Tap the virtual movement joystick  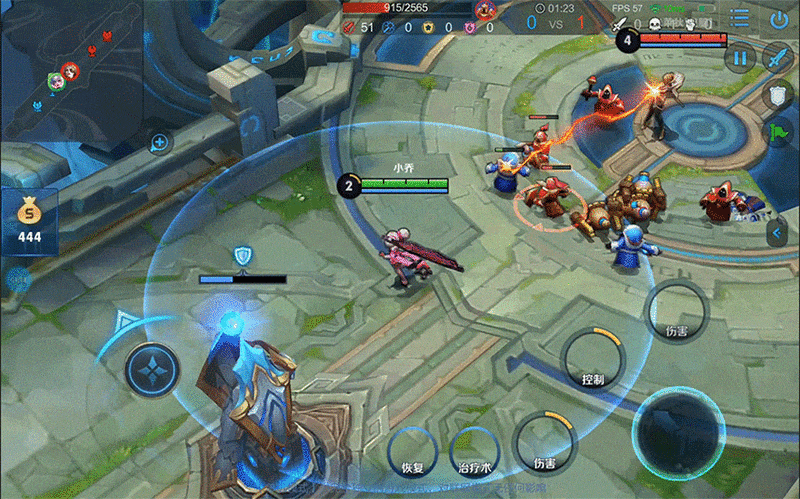click(x=151, y=369)
